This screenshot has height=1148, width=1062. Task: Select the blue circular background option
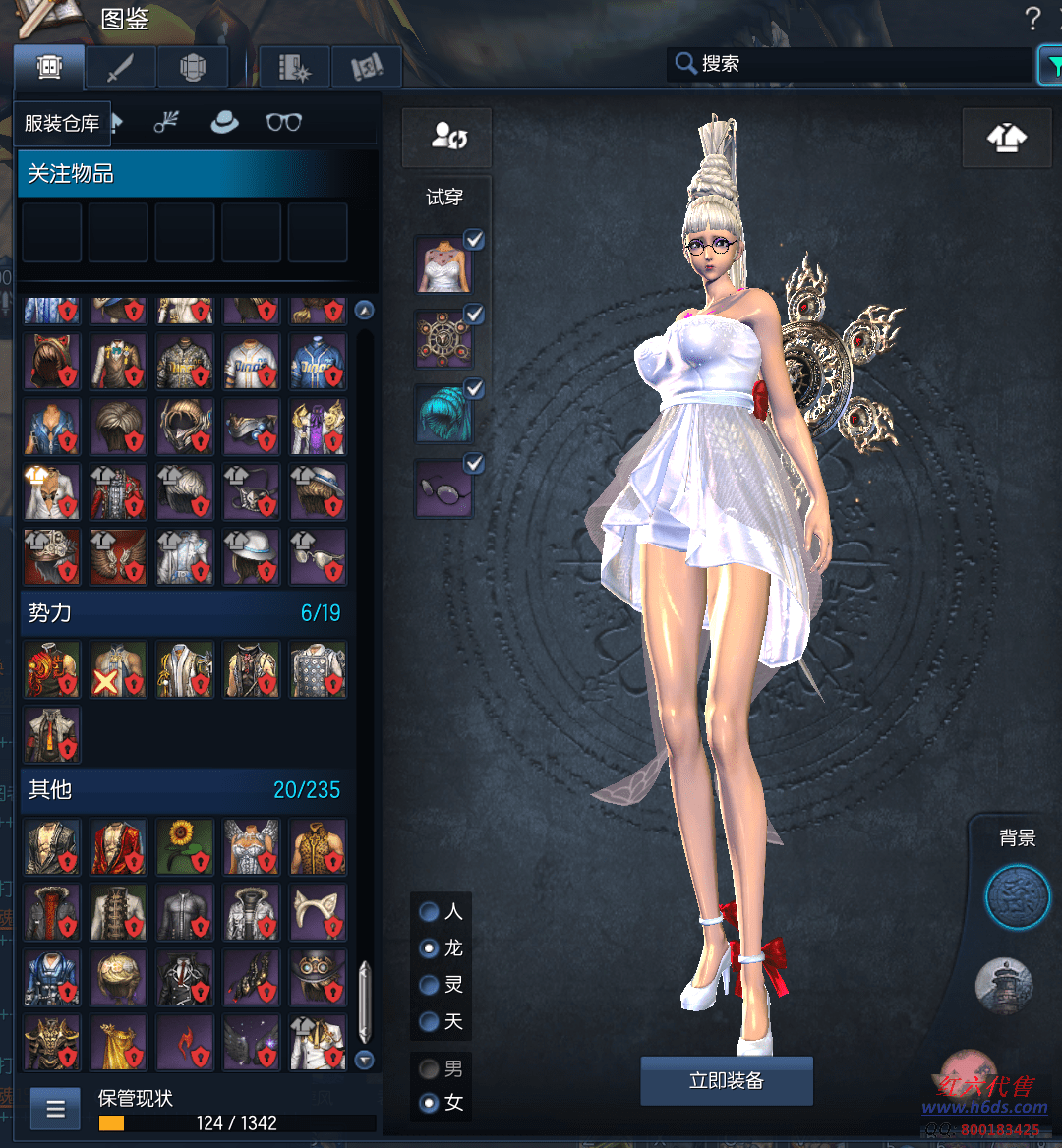(x=1018, y=897)
